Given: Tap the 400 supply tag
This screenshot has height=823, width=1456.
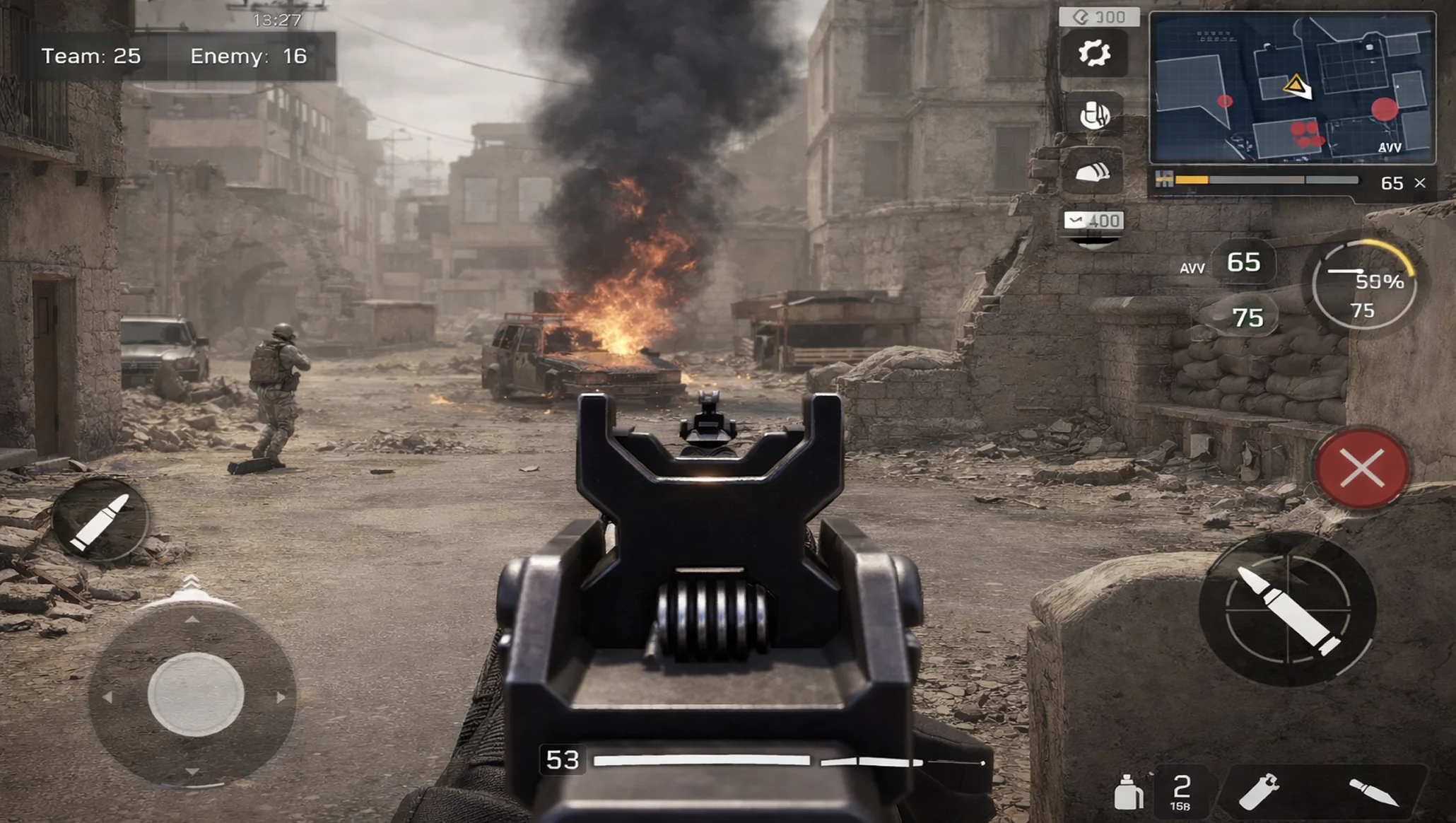Looking at the screenshot, I should [x=1093, y=221].
